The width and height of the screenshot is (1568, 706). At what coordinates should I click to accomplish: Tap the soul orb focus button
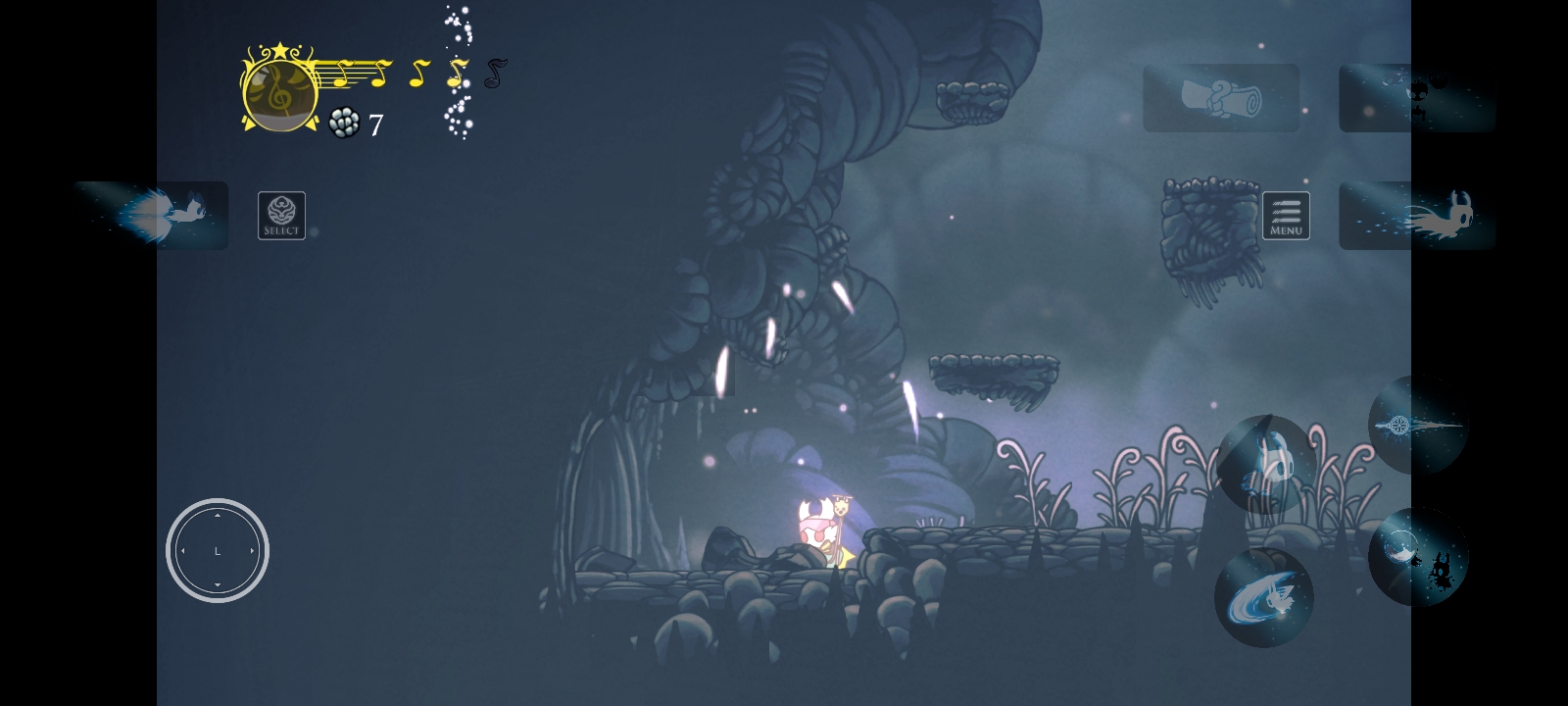click(1417, 556)
